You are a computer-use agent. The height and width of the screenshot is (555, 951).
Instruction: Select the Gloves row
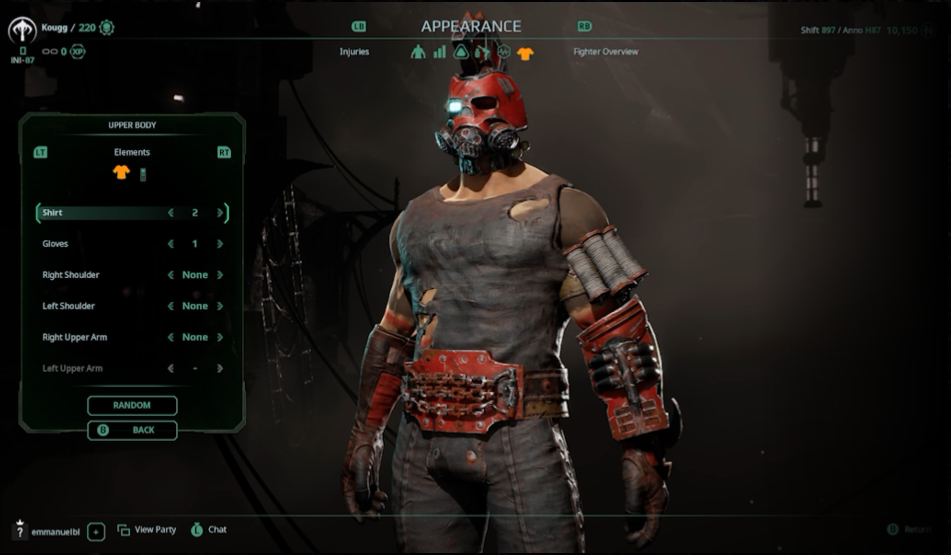pos(100,244)
